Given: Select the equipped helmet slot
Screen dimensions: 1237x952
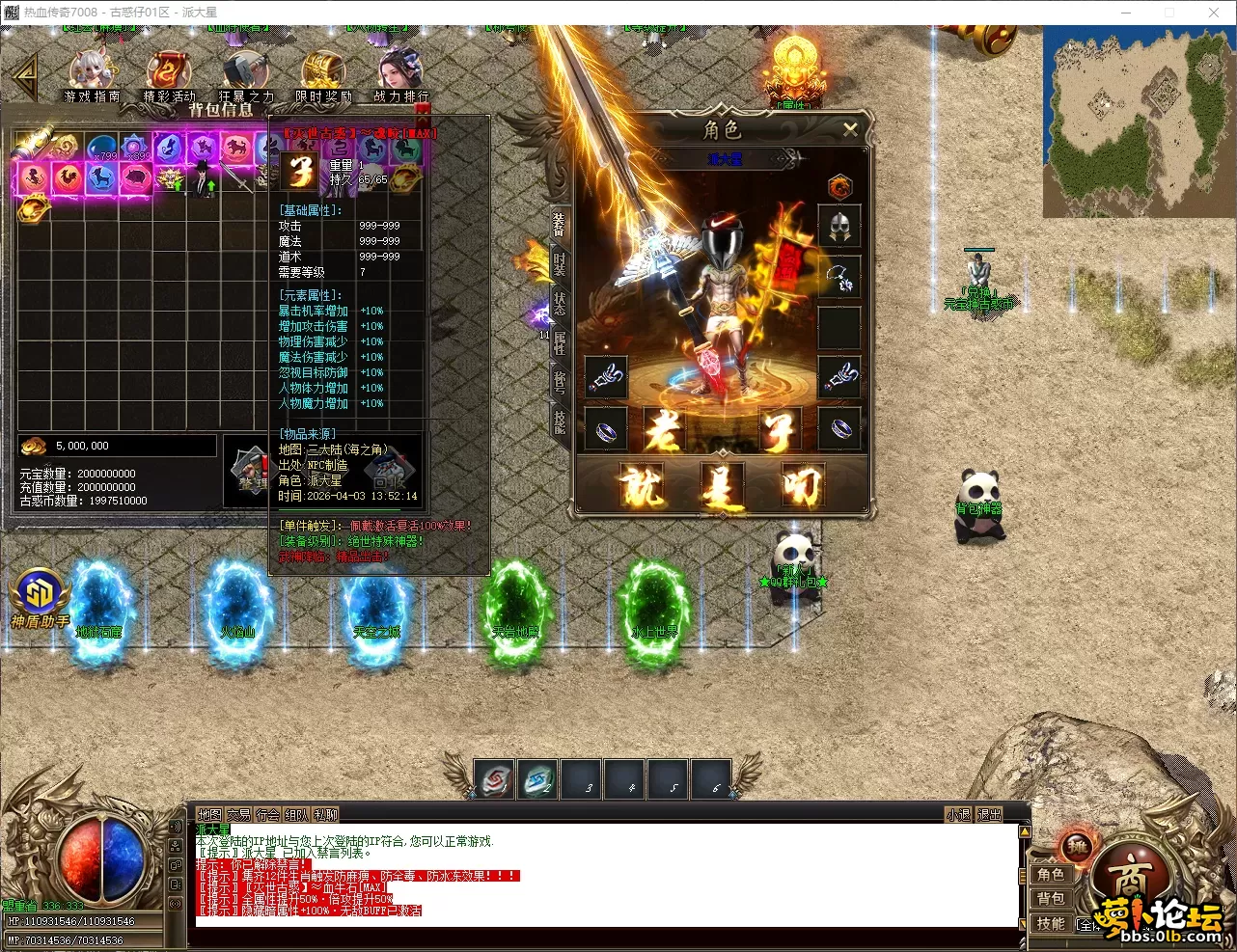Looking at the screenshot, I should pos(838,228).
